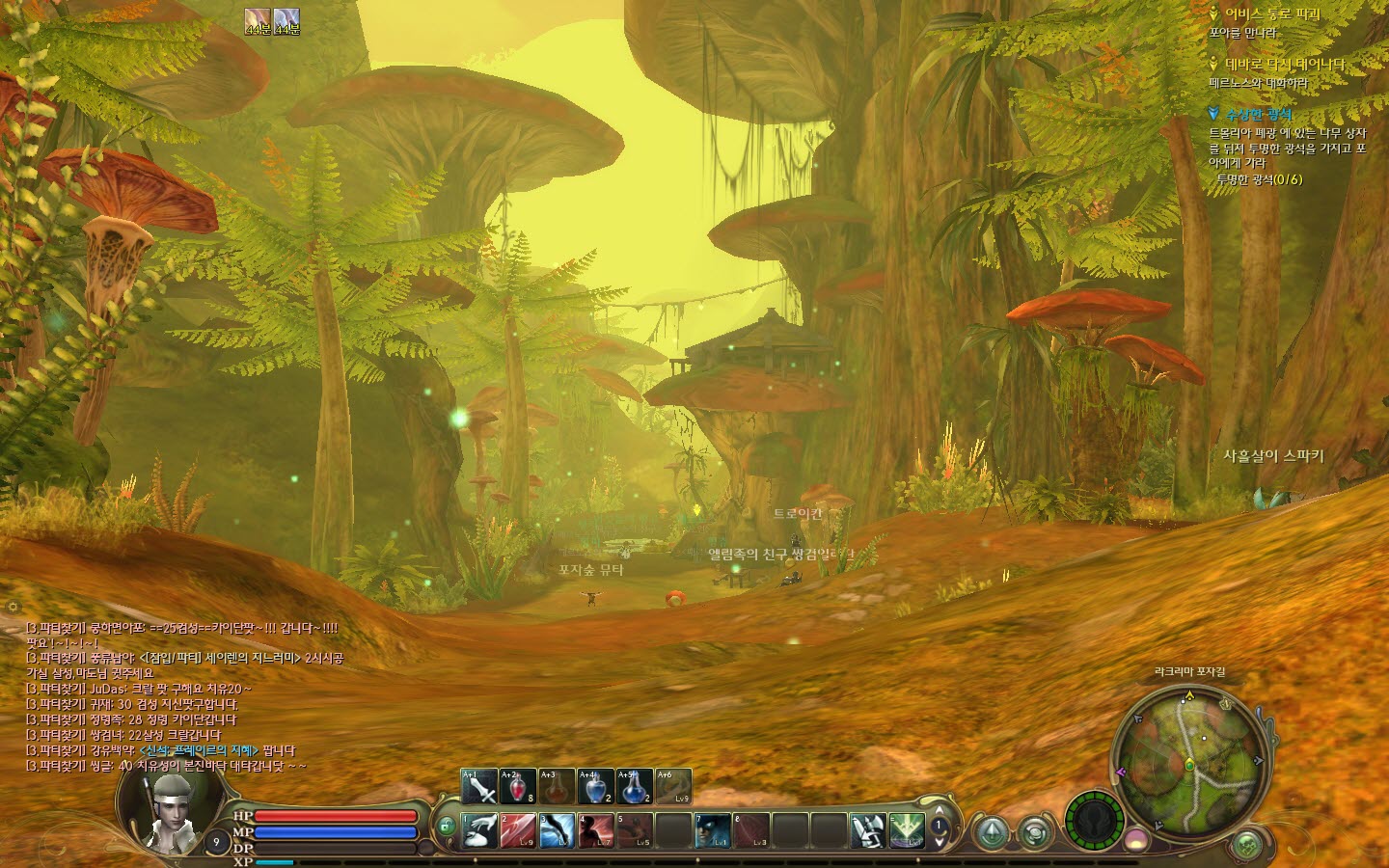
Task: Use the round blue mana potion in slot A+4
Action: coord(595,787)
